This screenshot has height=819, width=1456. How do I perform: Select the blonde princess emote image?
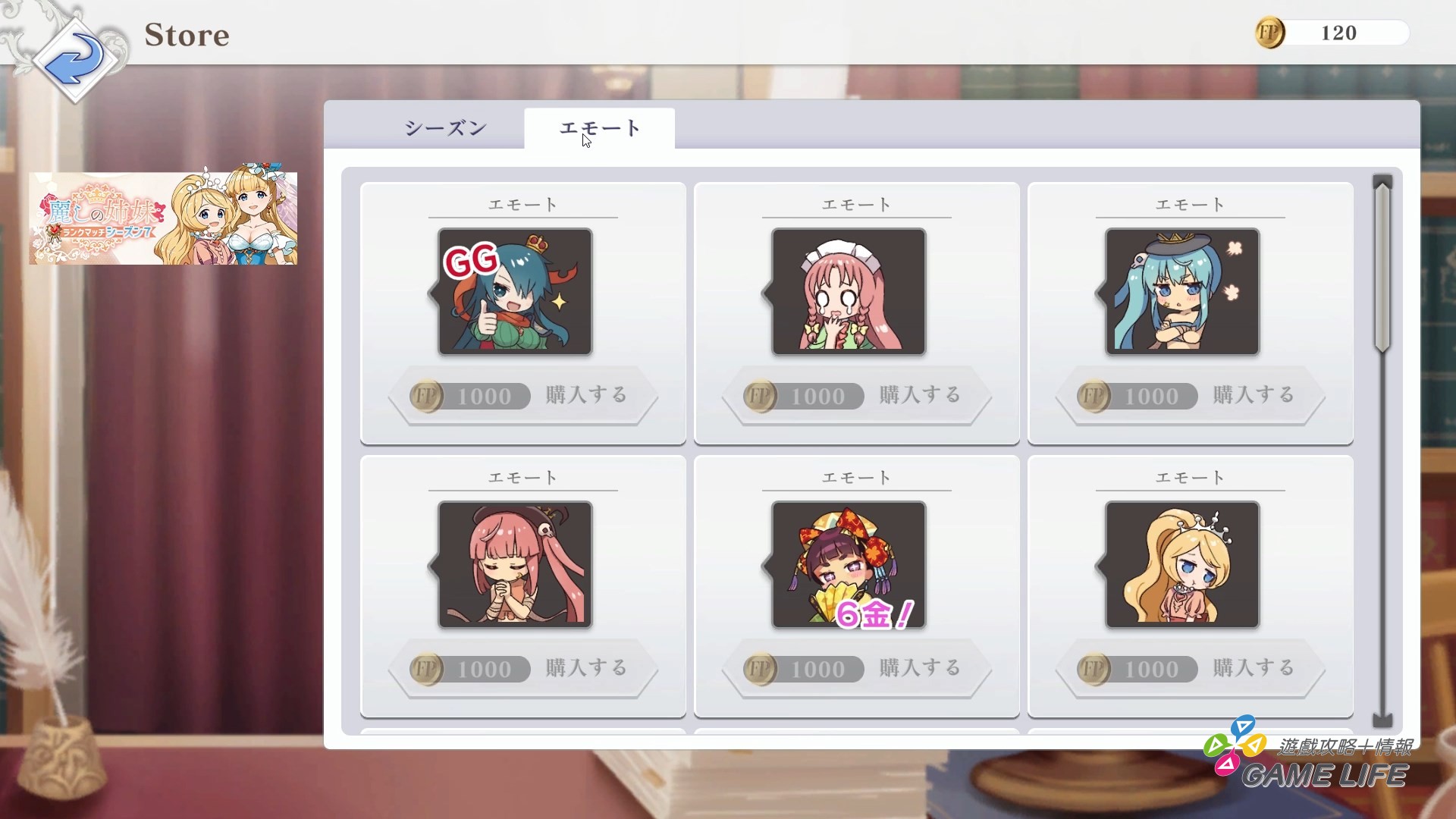tap(1181, 565)
